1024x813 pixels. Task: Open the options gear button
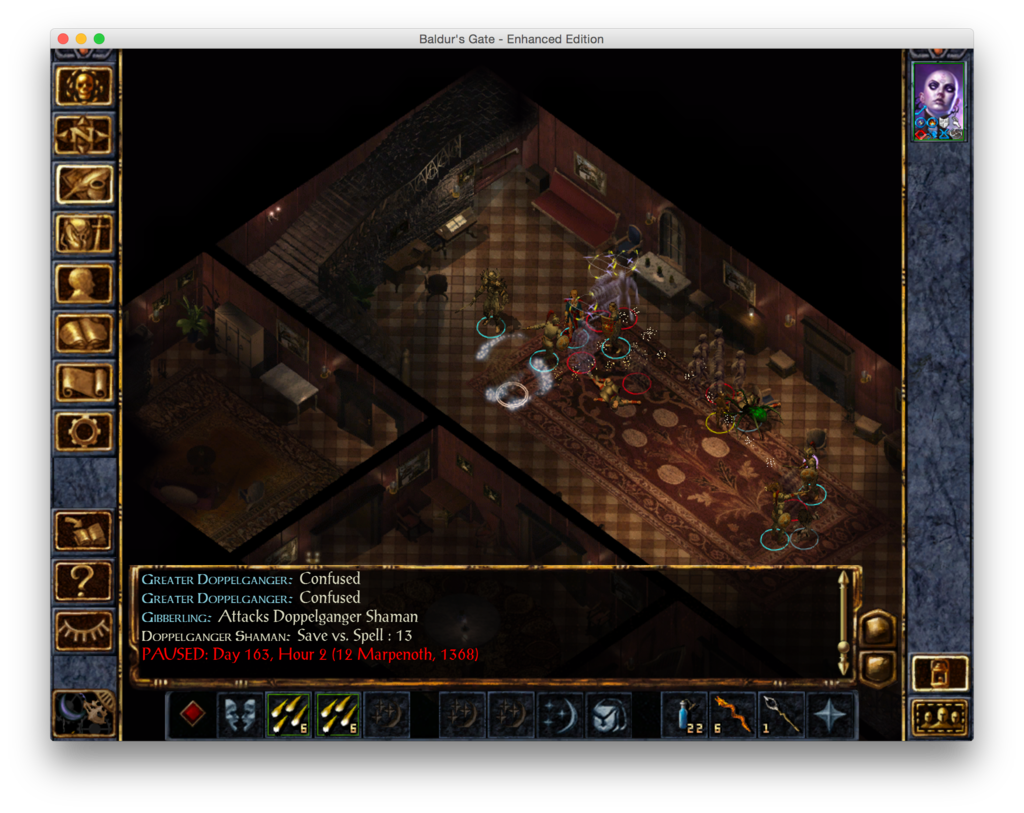(x=84, y=431)
